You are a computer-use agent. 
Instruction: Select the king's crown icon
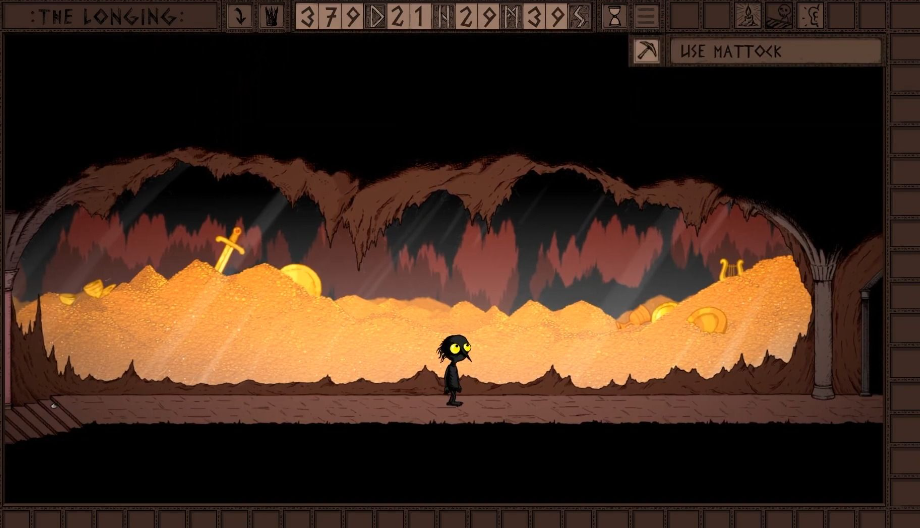[271, 16]
